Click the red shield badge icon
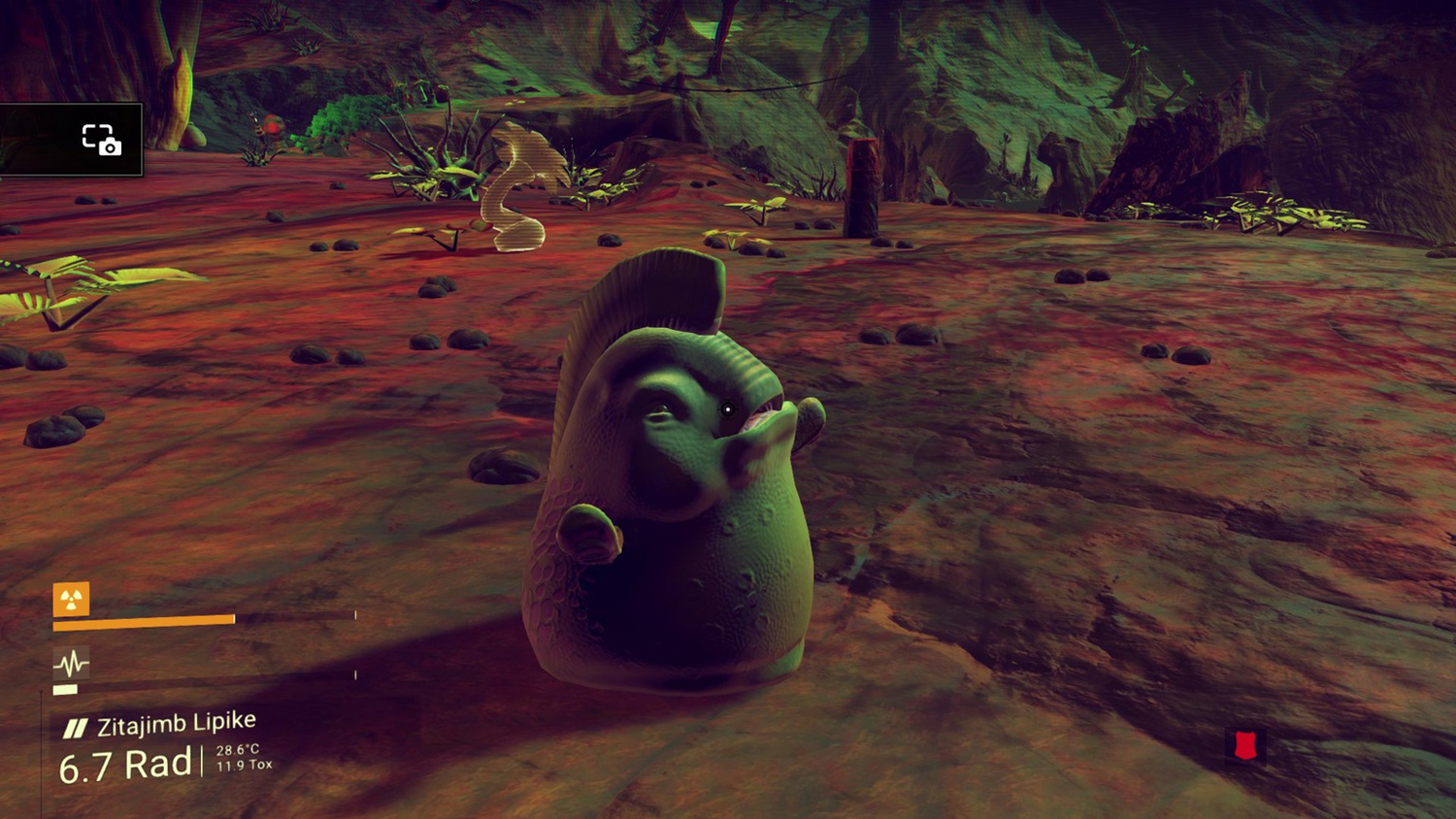 click(1245, 745)
